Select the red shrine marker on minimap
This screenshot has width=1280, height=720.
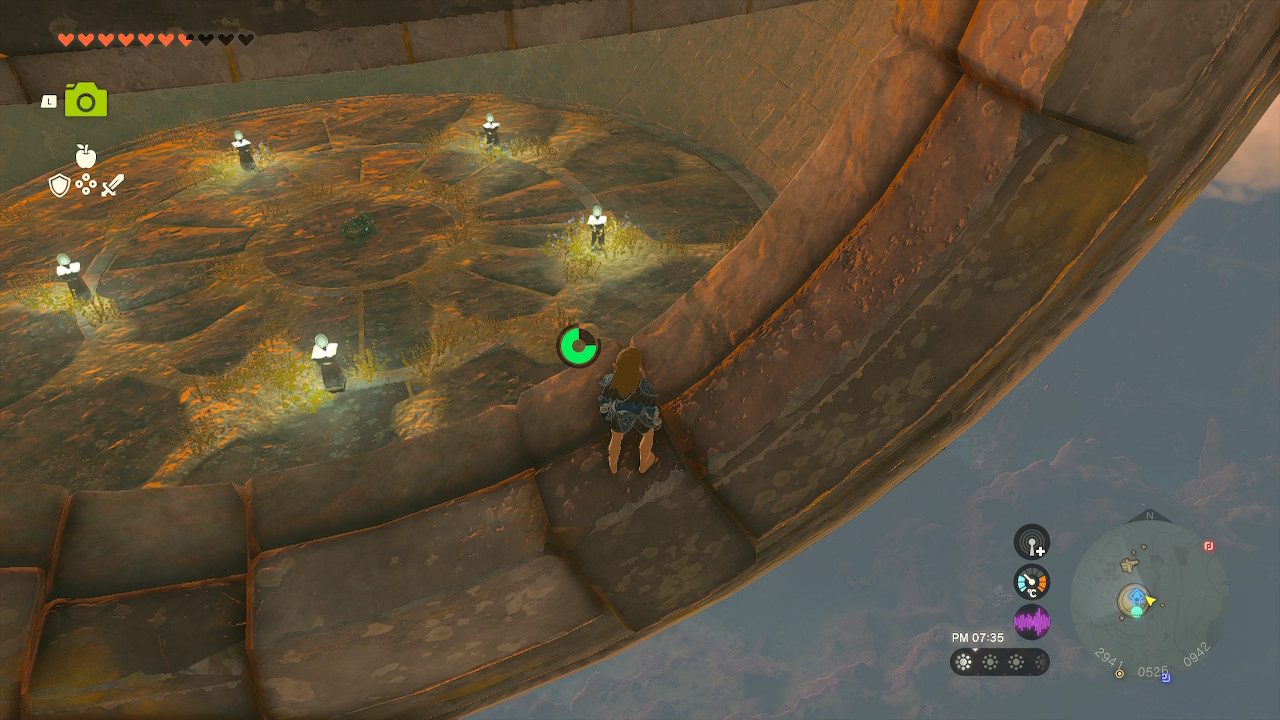(x=1208, y=546)
